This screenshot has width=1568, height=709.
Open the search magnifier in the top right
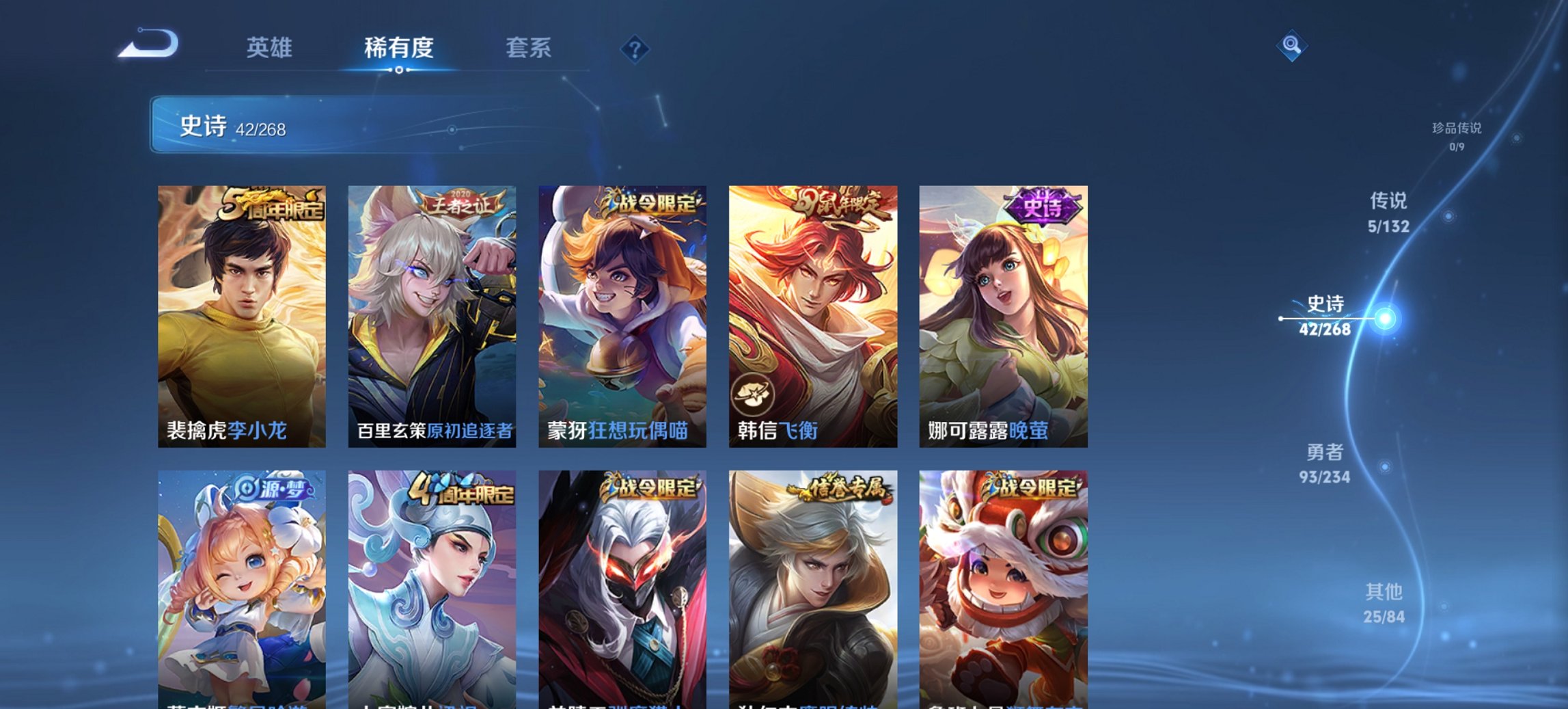click(x=1292, y=44)
